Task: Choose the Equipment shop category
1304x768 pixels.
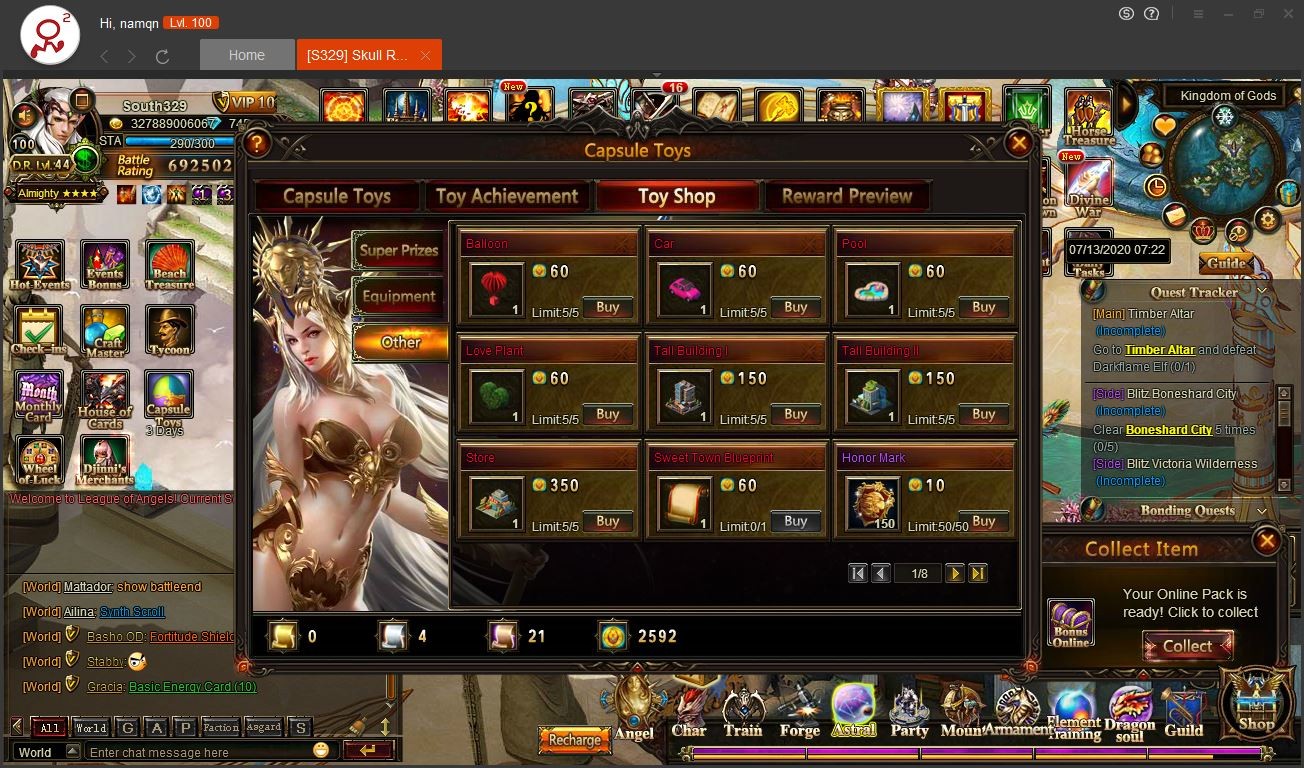Action: pos(399,297)
